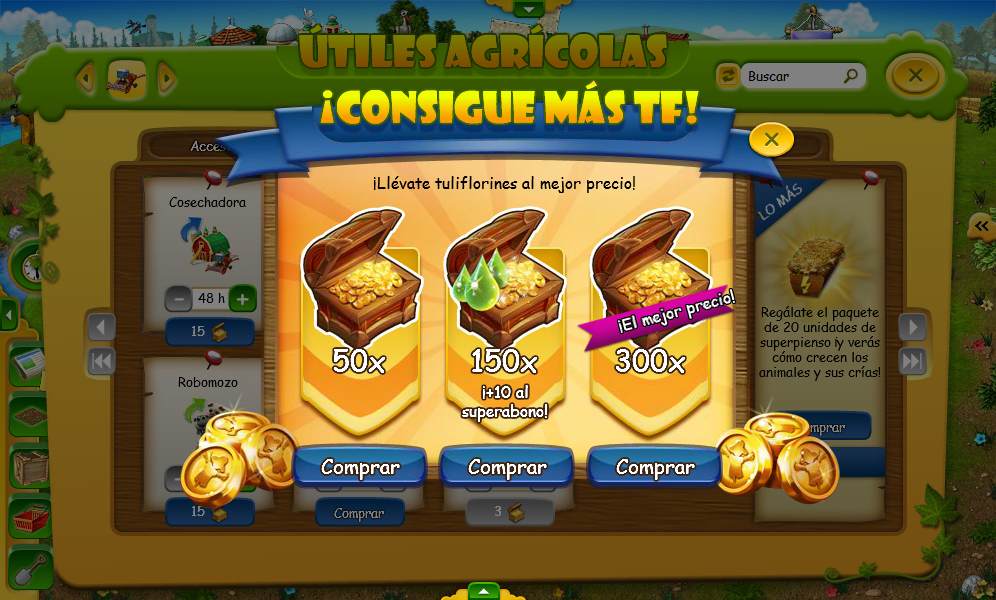Decrease Cosechadora duration with minus button

point(179,298)
